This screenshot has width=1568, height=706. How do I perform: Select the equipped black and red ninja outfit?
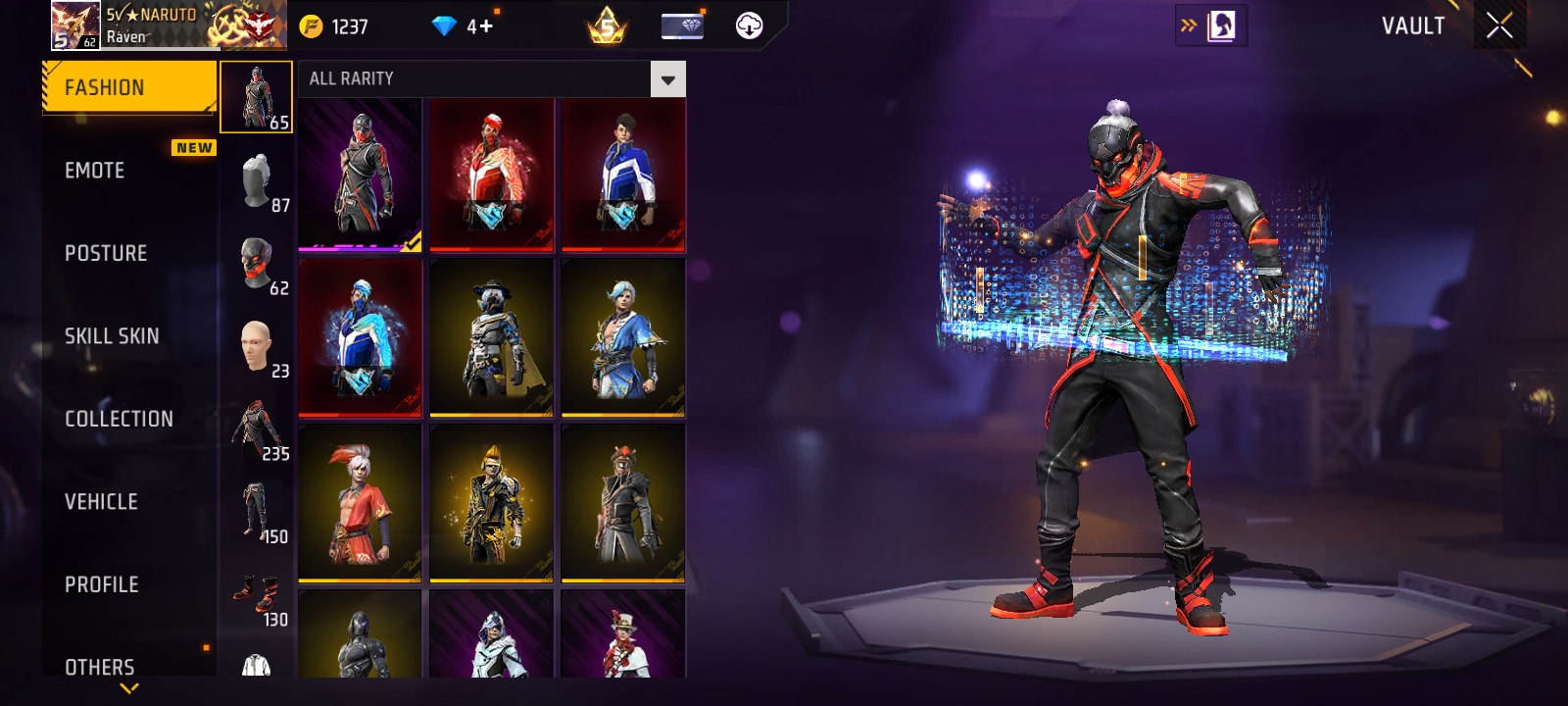coord(360,175)
